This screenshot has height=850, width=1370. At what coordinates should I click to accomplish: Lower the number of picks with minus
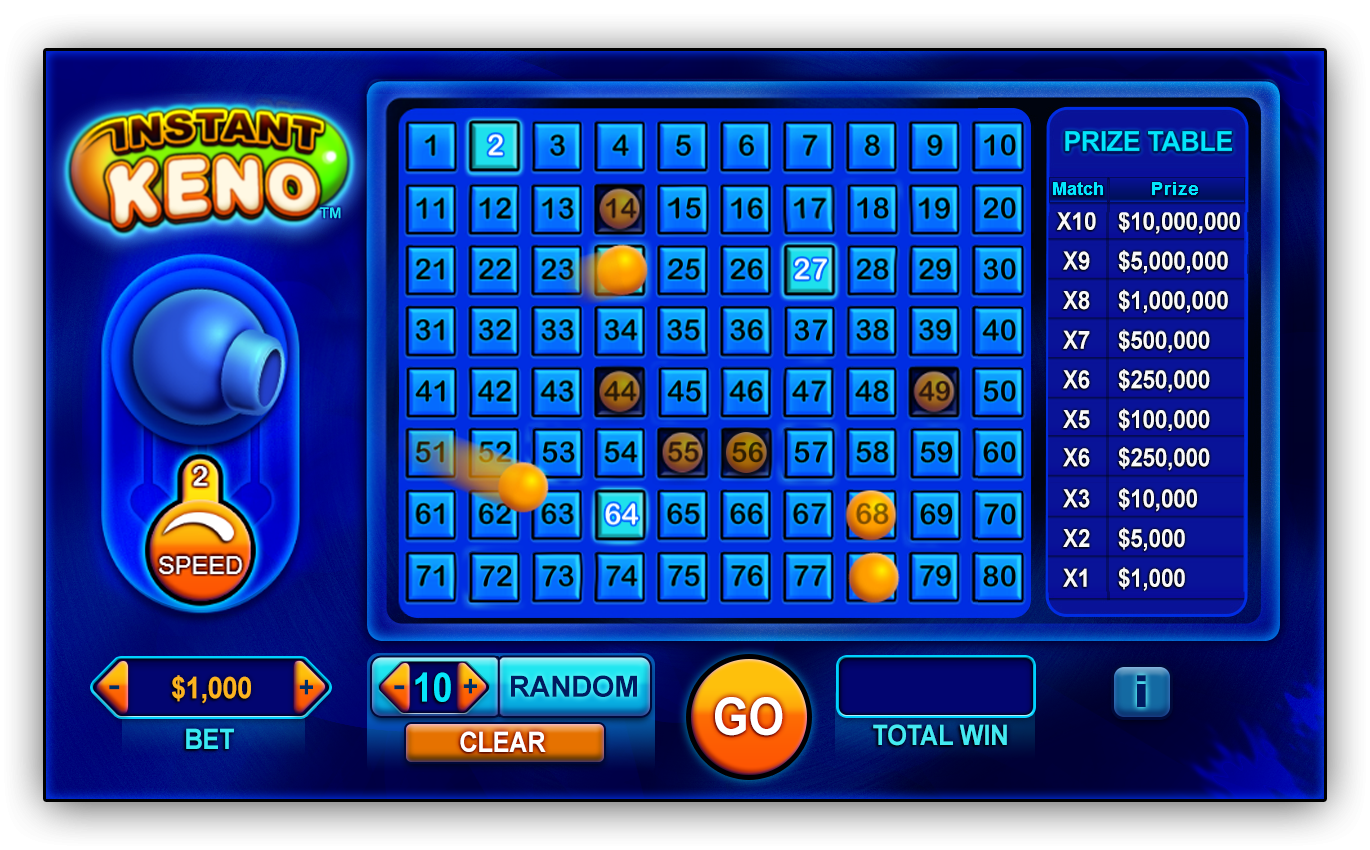click(398, 687)
